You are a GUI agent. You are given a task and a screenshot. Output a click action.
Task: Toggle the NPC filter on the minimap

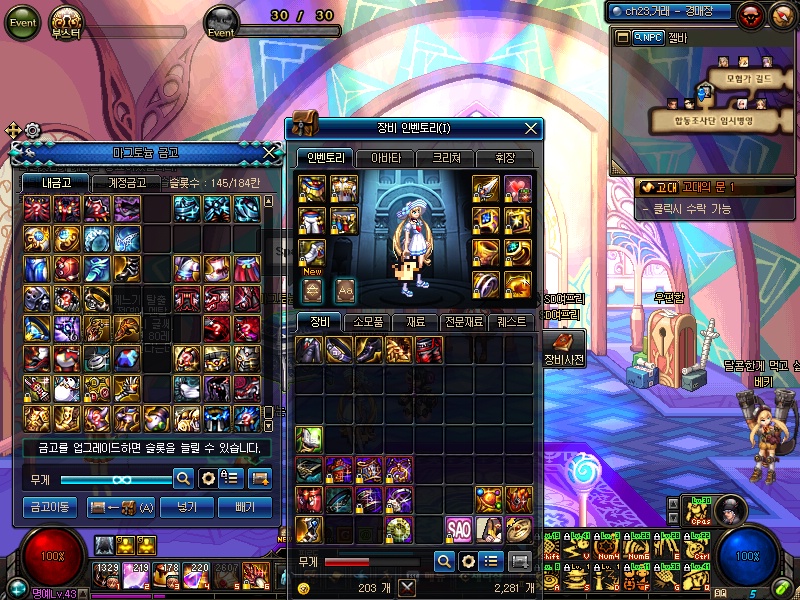(646, 37)
